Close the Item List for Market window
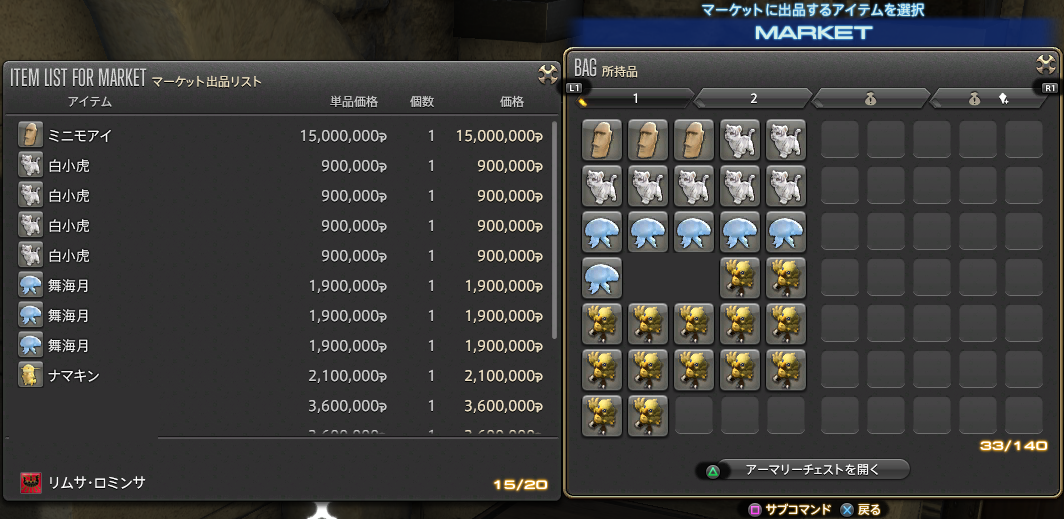 [548, 74]
